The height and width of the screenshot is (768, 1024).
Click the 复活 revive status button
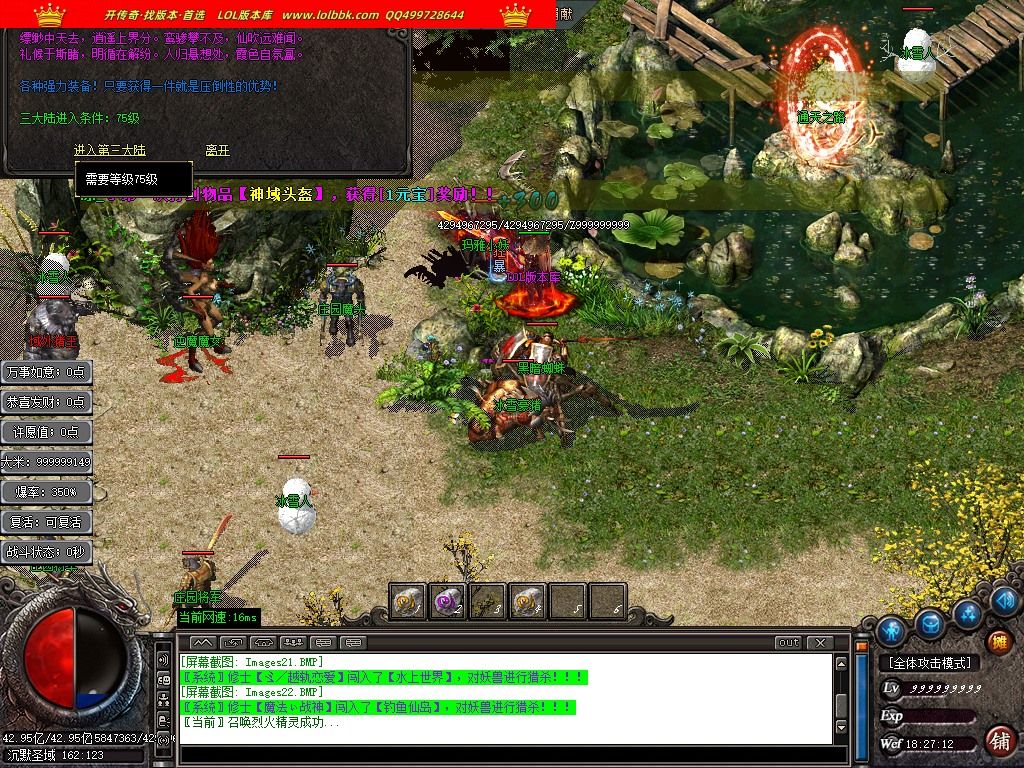coord(47,522)
